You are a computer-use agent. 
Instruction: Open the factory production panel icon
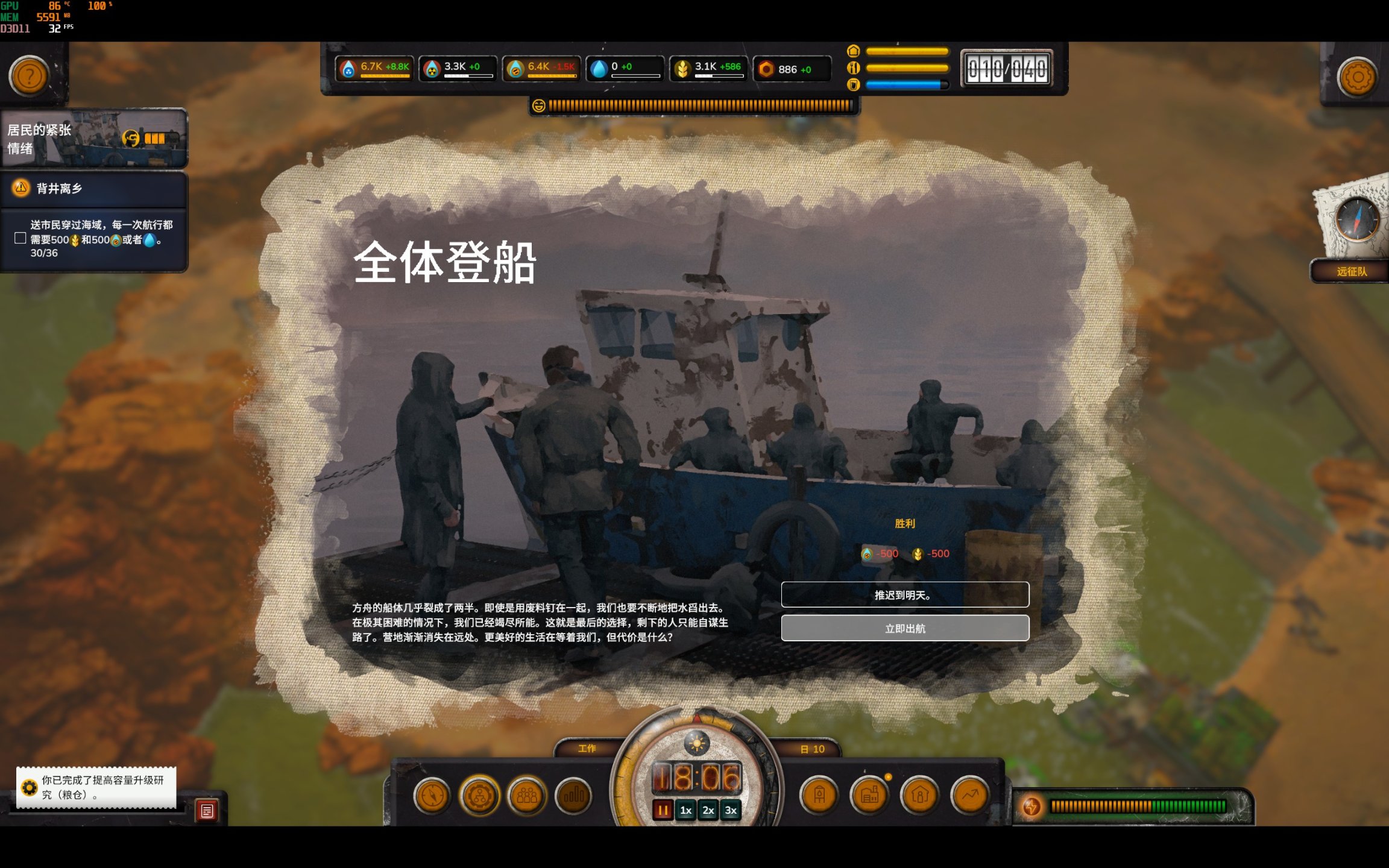[x=869, y=796]
